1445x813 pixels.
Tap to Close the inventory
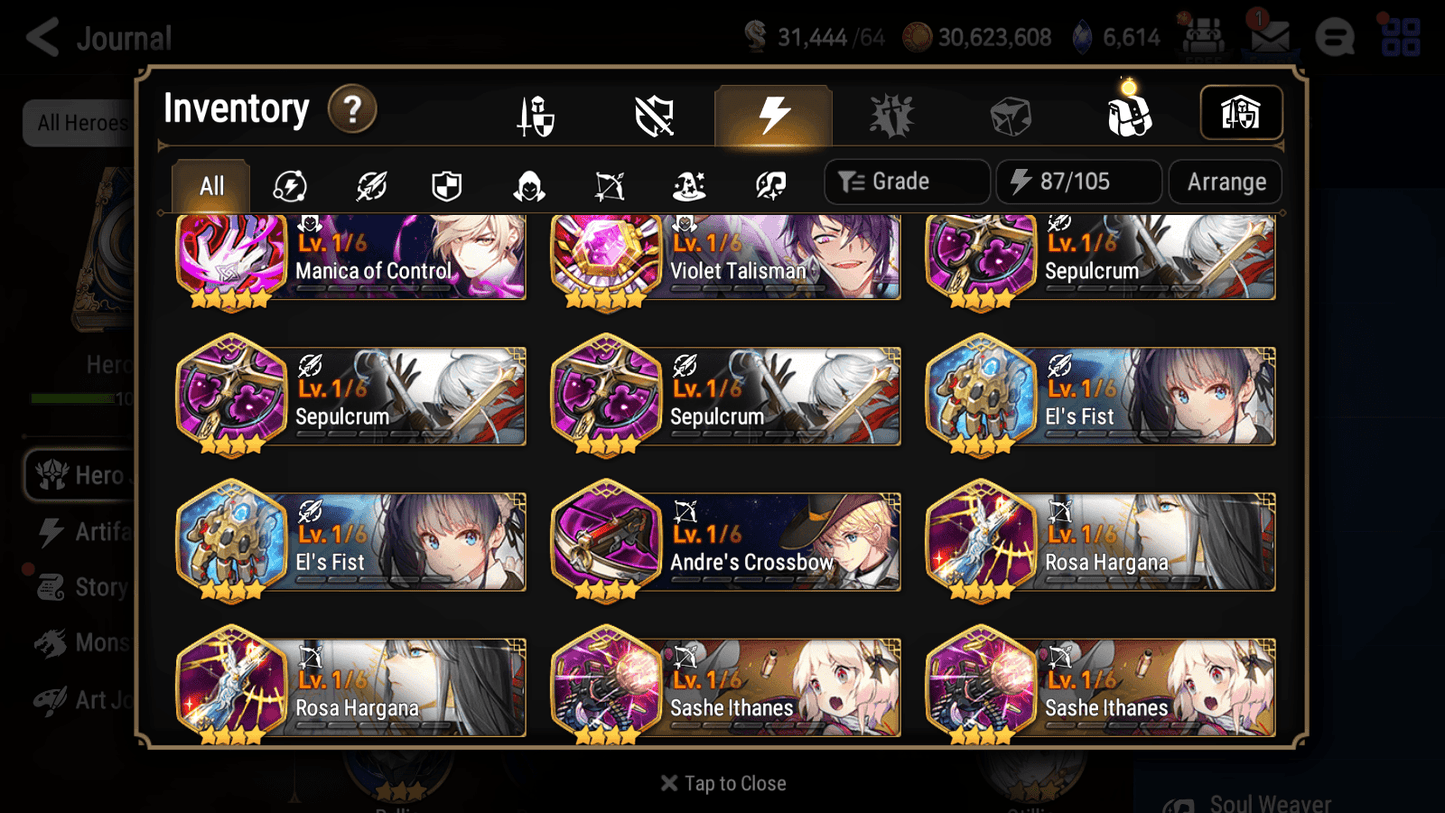[x=722, y=783]
